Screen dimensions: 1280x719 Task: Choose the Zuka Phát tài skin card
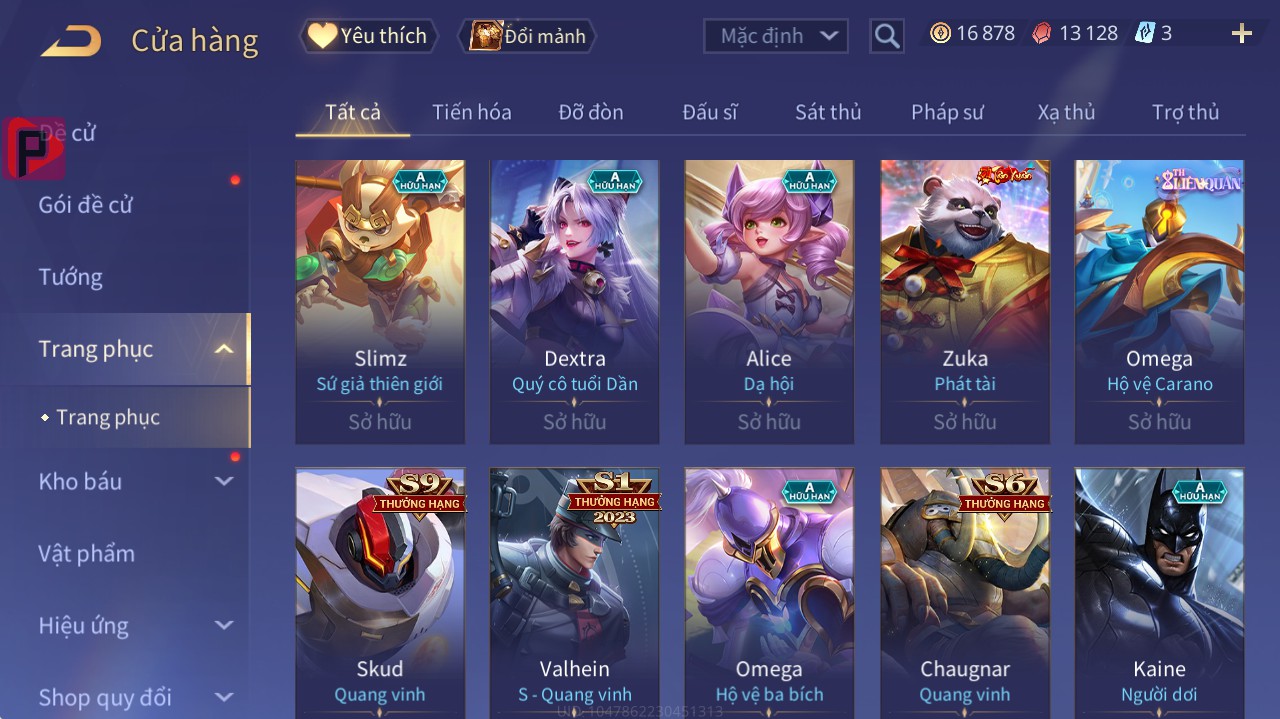pos(965,300)
